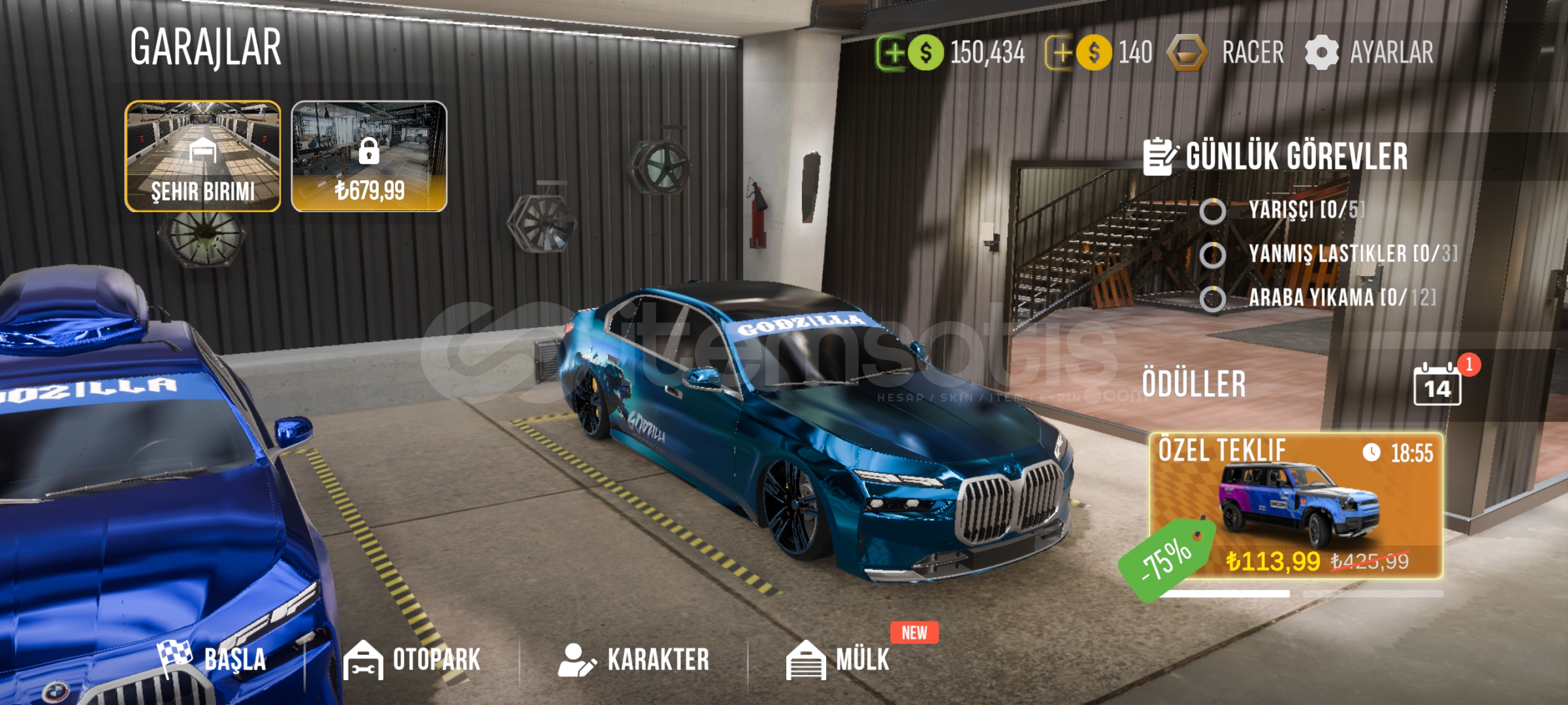Open the Ayarlar settings menu
The image size is (1568, 705).
point(1370,53)
